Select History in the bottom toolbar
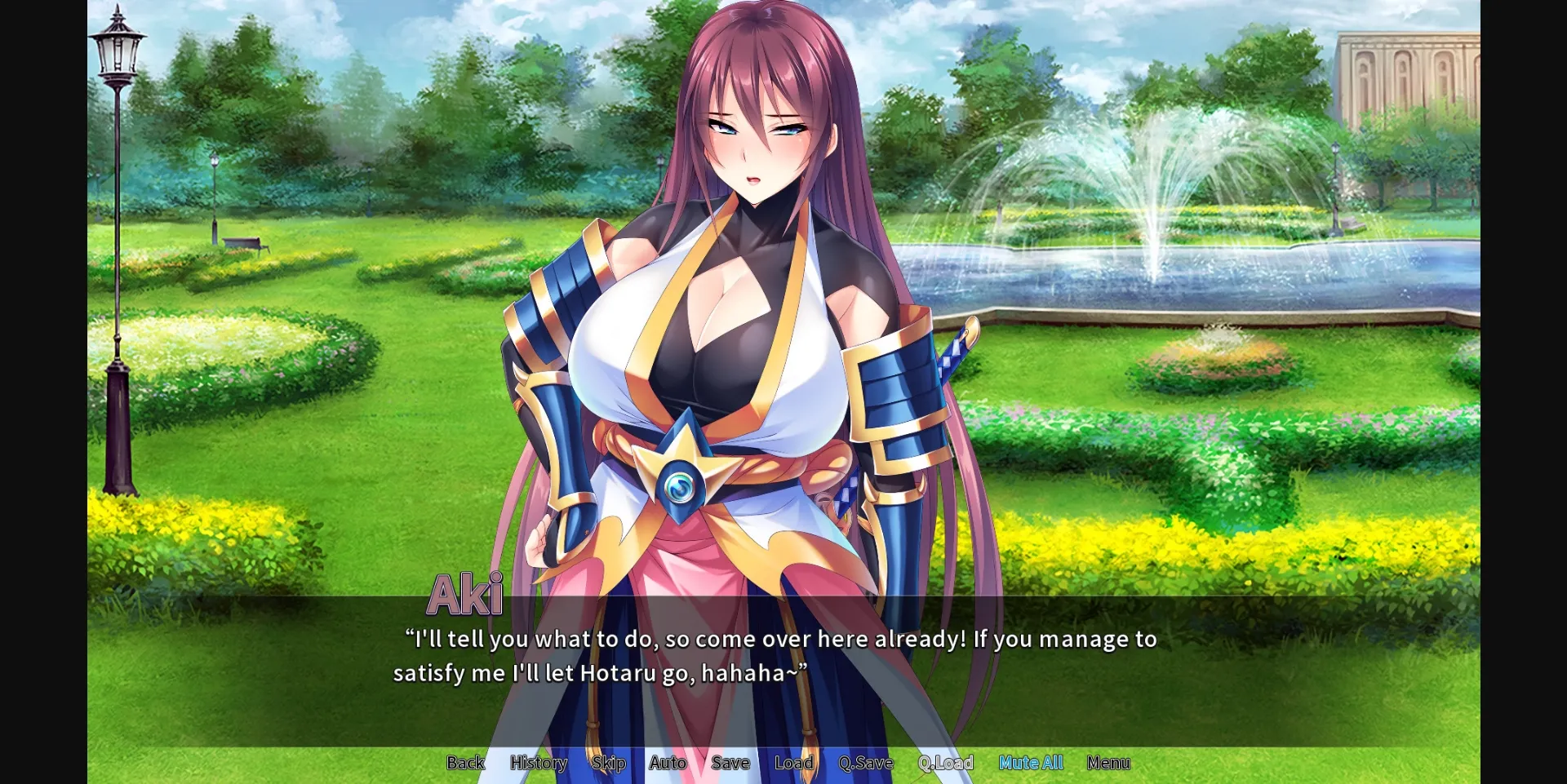The image size is (1567, 784). [538, 763]
